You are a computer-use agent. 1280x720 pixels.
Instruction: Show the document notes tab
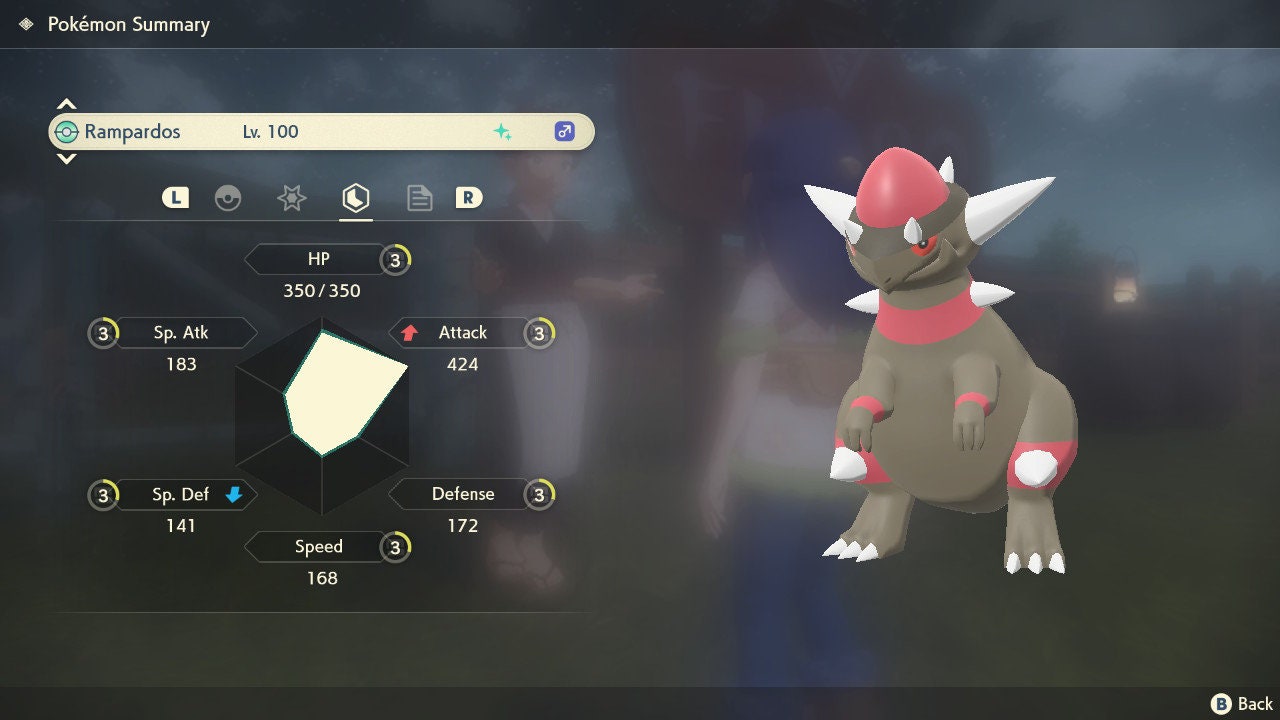[419, 198]
